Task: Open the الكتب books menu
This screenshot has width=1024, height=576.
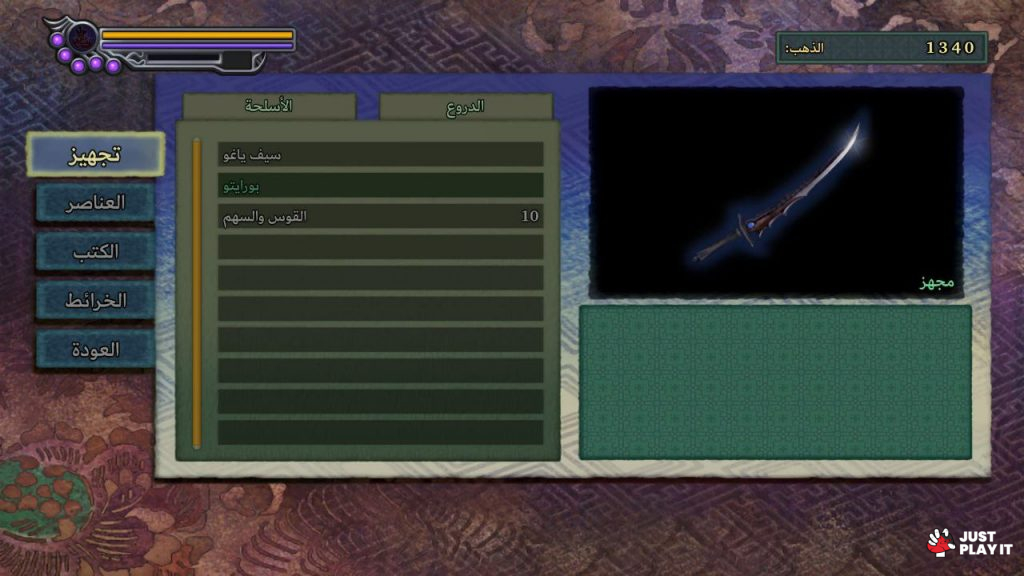Action: (95, 251)
